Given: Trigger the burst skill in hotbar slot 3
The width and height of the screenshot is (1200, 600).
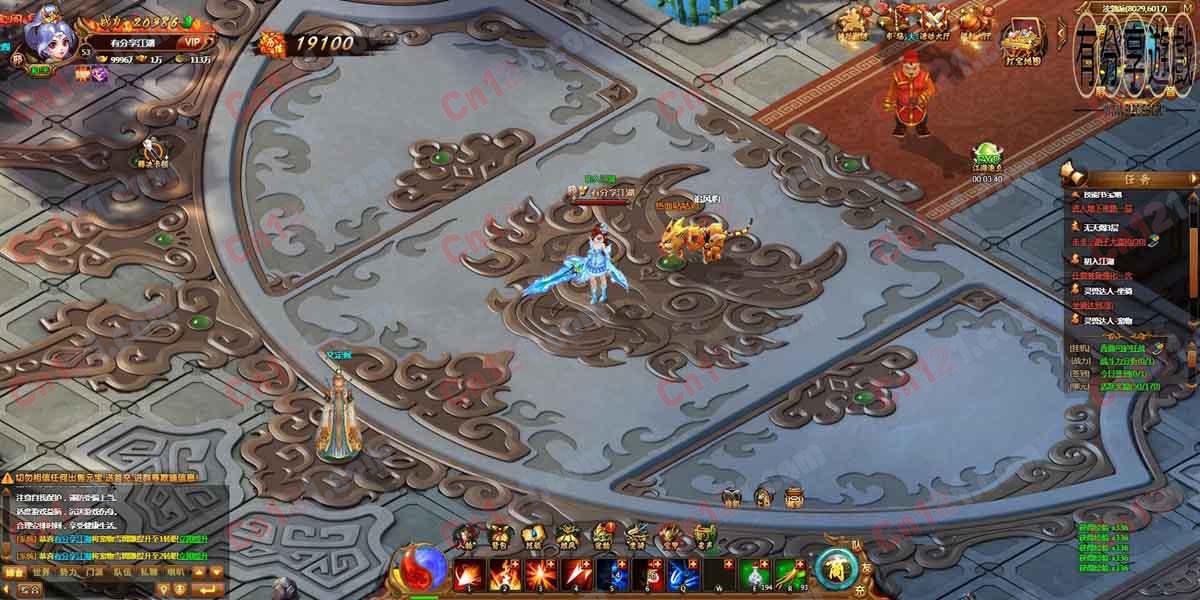Looking at the screenshot, I should point(541,574).
